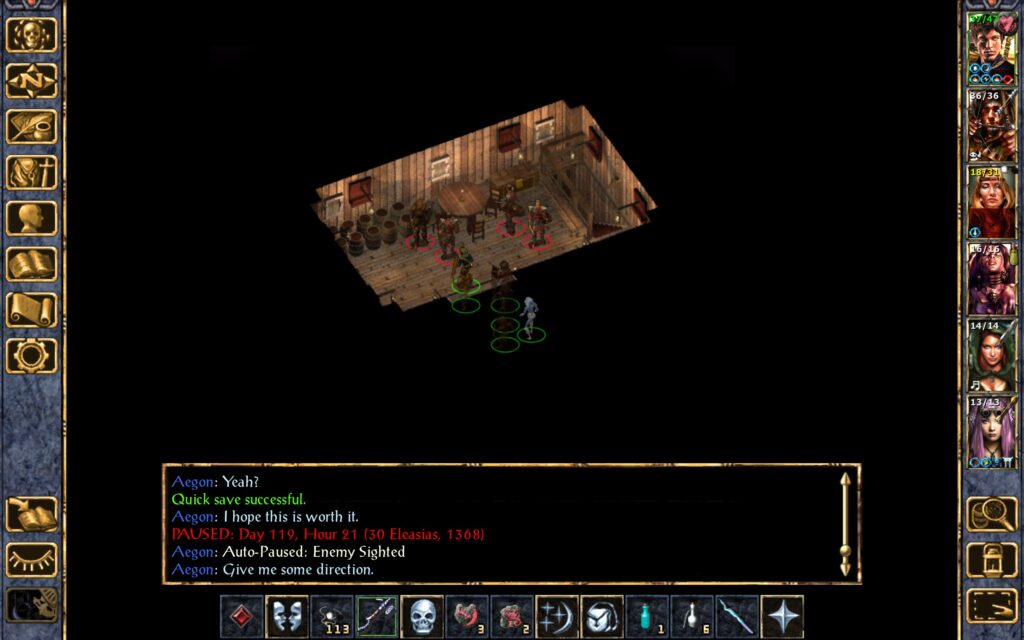Show the character record head icon

(32, 219)
